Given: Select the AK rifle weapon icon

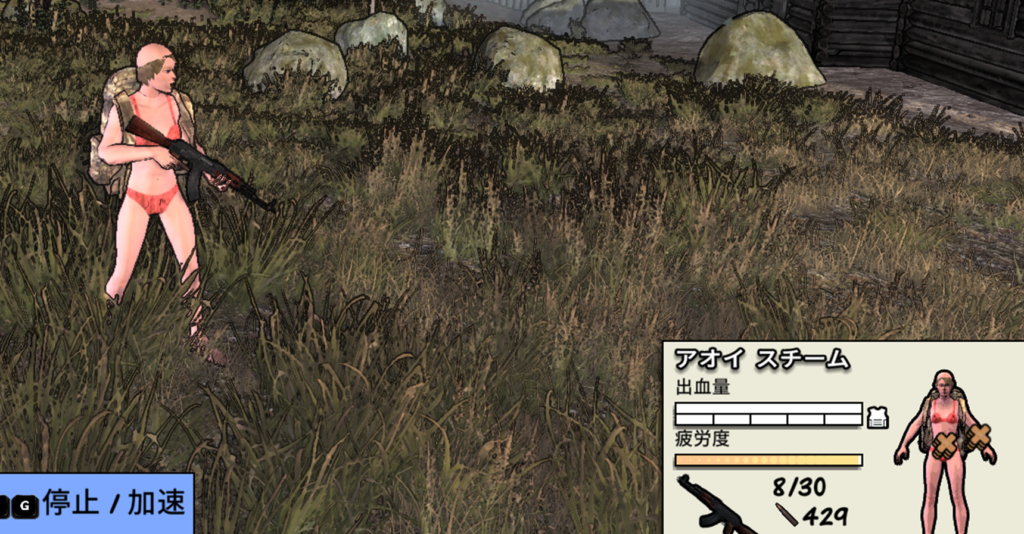Looking at the screenshot, I should (x=716, y=505).
